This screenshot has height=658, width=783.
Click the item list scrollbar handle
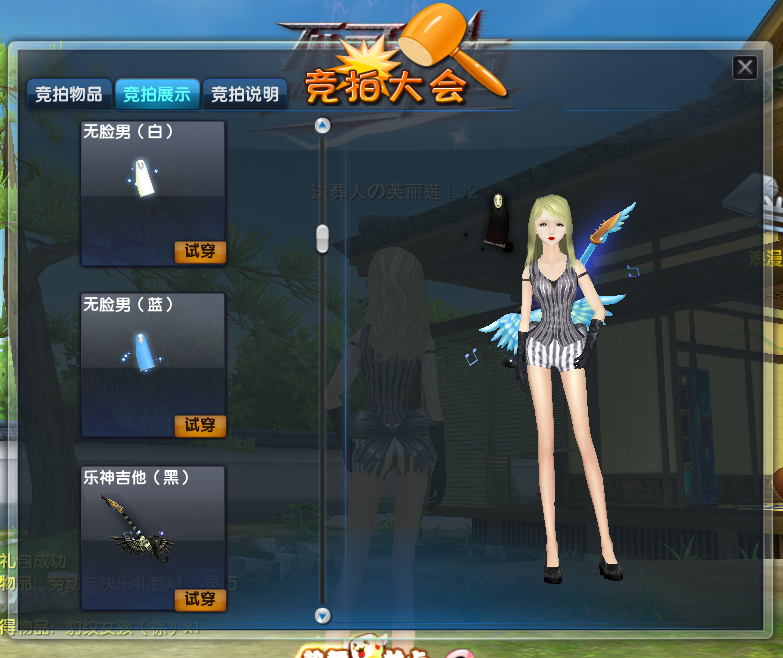tap(322, 238)
